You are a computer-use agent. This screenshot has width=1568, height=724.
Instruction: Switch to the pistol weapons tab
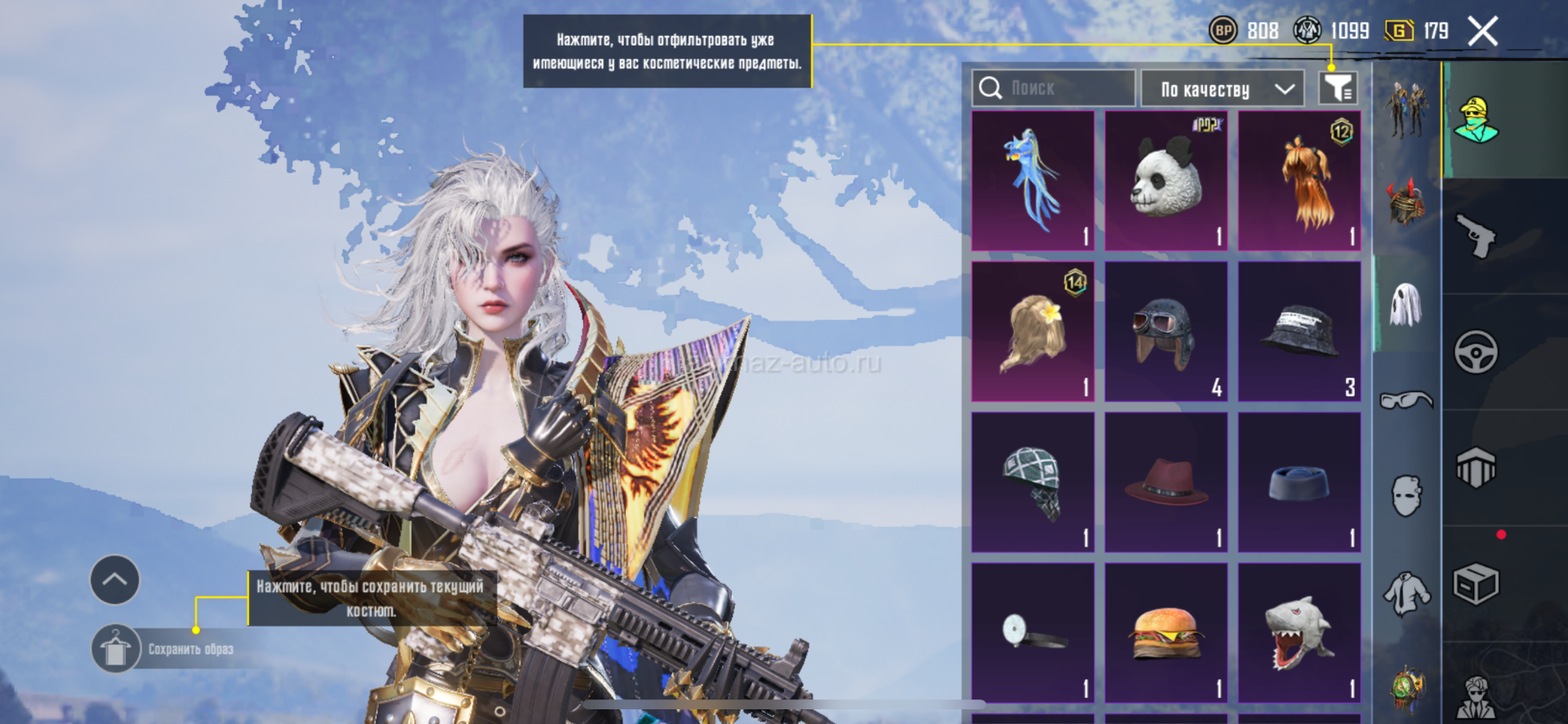1477,237
